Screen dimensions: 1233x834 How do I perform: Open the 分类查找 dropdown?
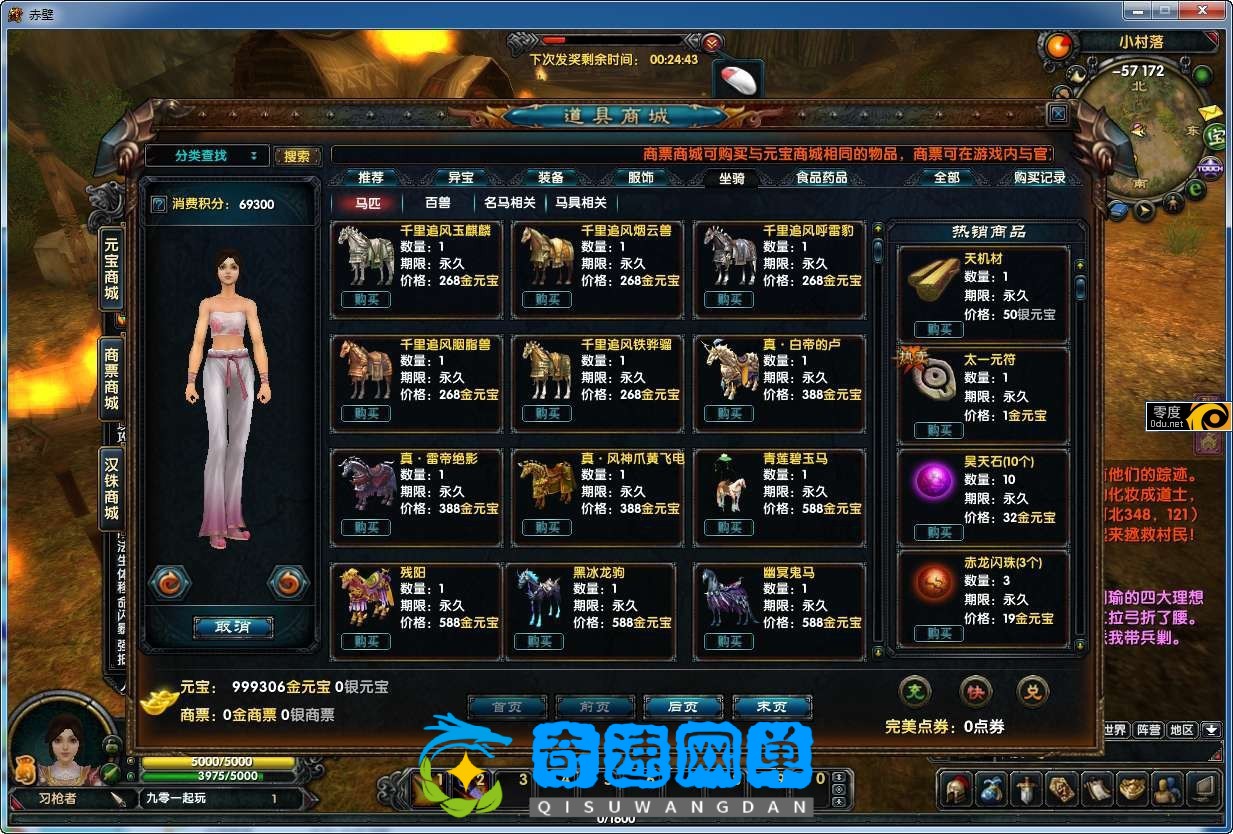point(207,156)
